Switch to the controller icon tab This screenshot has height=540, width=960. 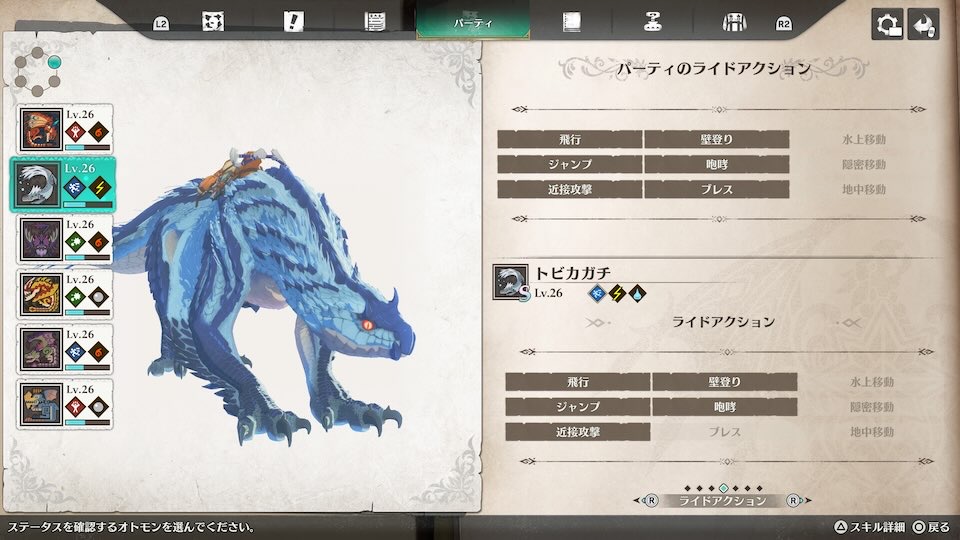653,21
